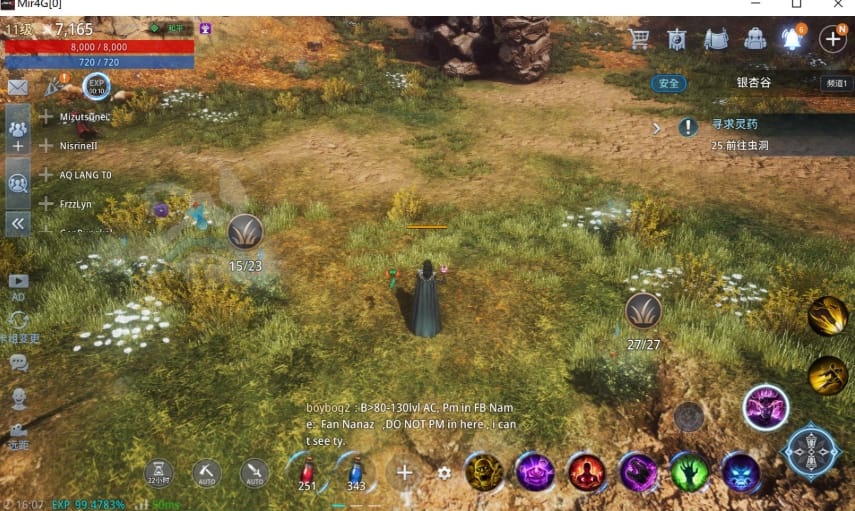
Task: Open the chat bubble icon
Action: pos(18,364)
